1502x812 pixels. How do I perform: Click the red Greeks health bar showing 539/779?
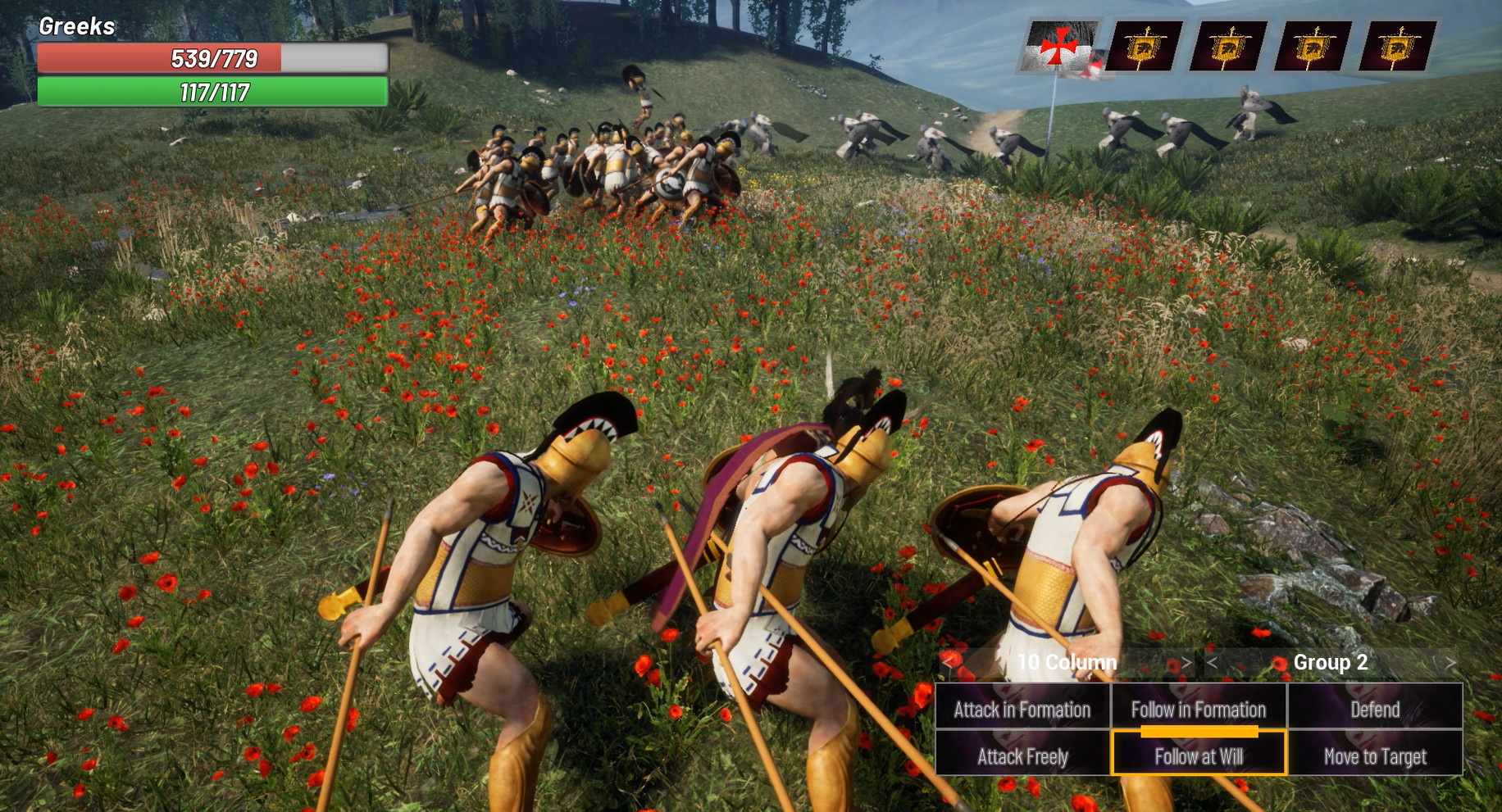pyautogui.click(x=213, y=59)
